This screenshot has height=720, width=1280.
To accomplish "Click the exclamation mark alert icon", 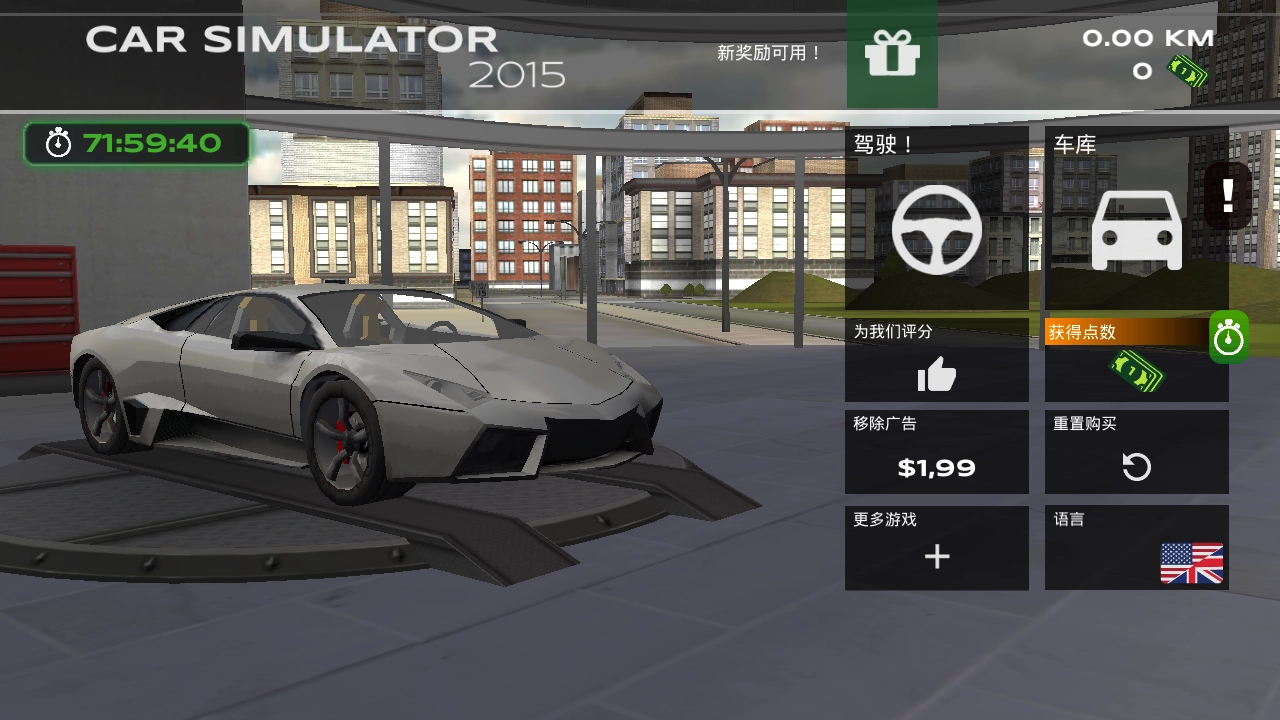I will point(1228,196).
